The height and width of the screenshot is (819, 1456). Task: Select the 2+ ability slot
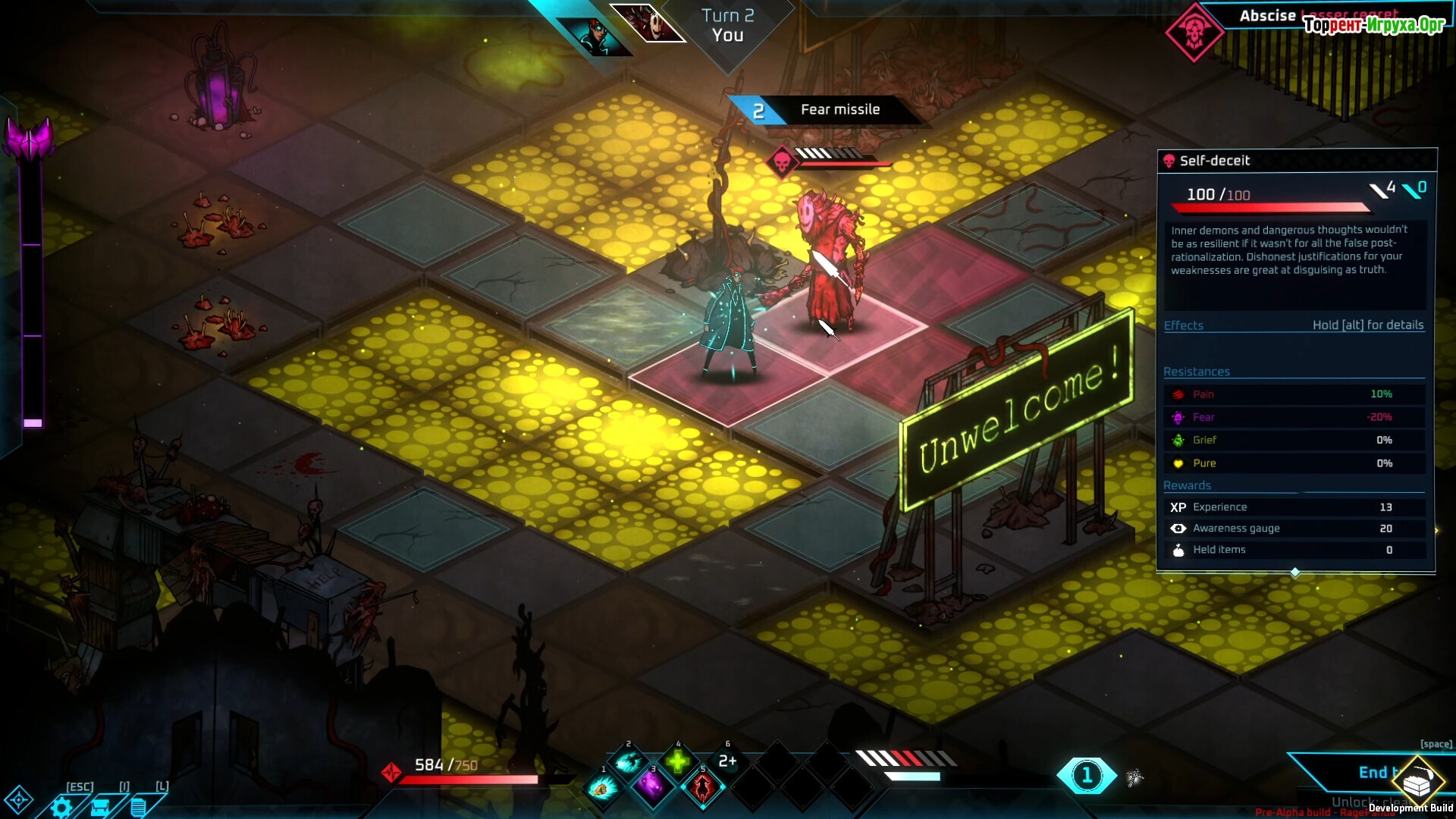(727, 761)
